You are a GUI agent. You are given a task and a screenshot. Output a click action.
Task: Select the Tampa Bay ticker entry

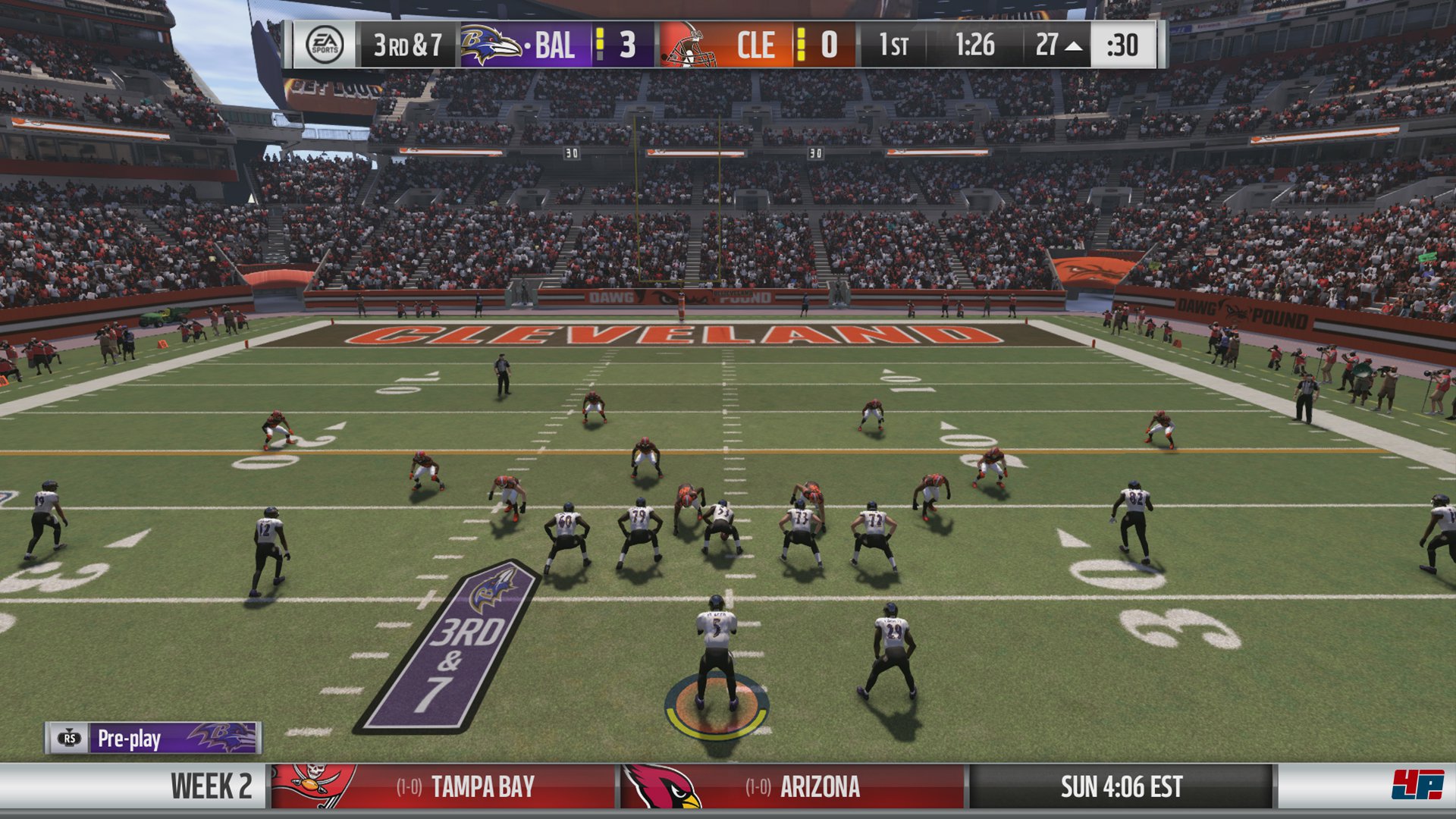(x=443, y=786)
